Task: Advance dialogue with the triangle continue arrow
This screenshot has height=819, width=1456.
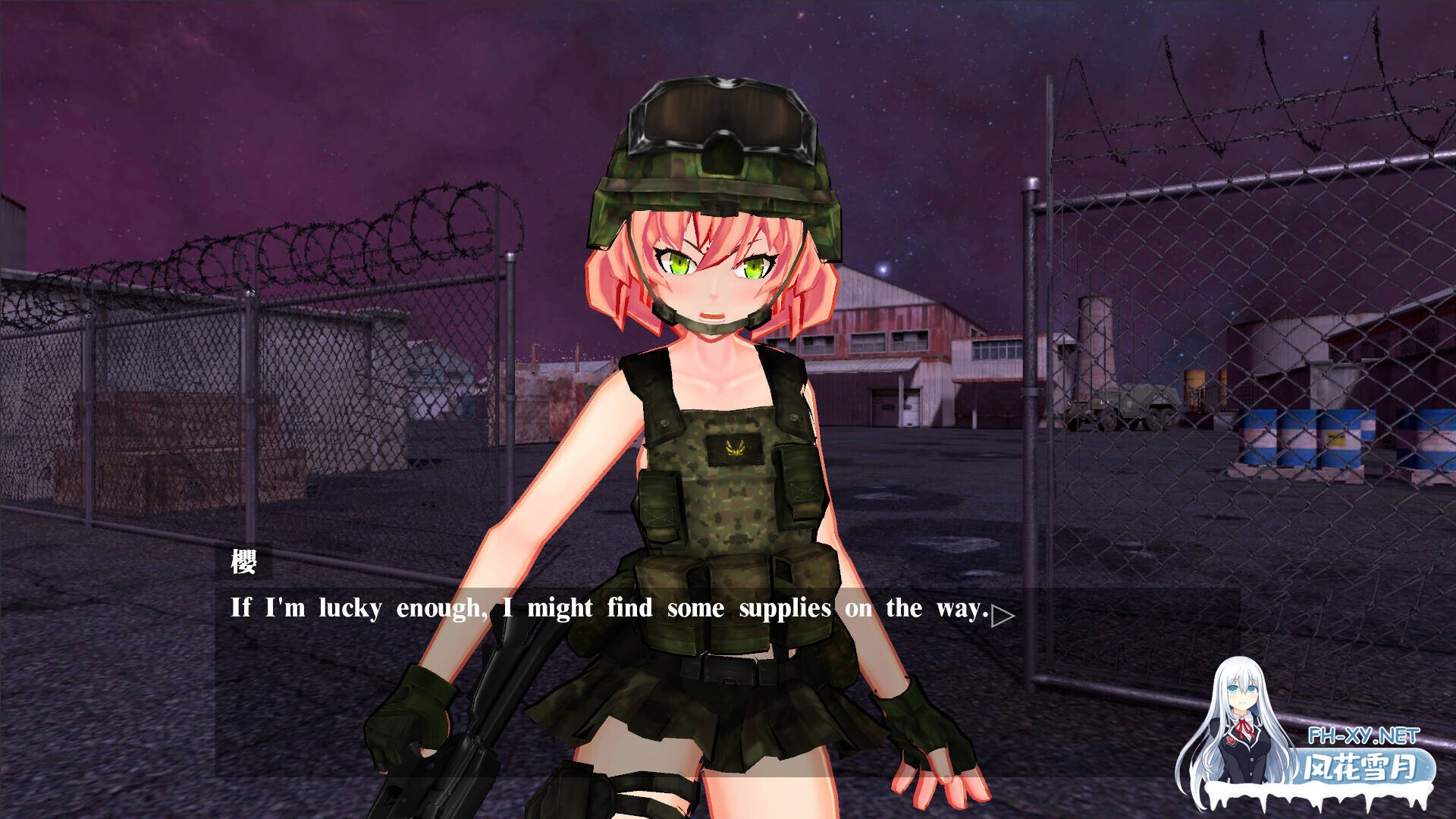Action: 1002,616
